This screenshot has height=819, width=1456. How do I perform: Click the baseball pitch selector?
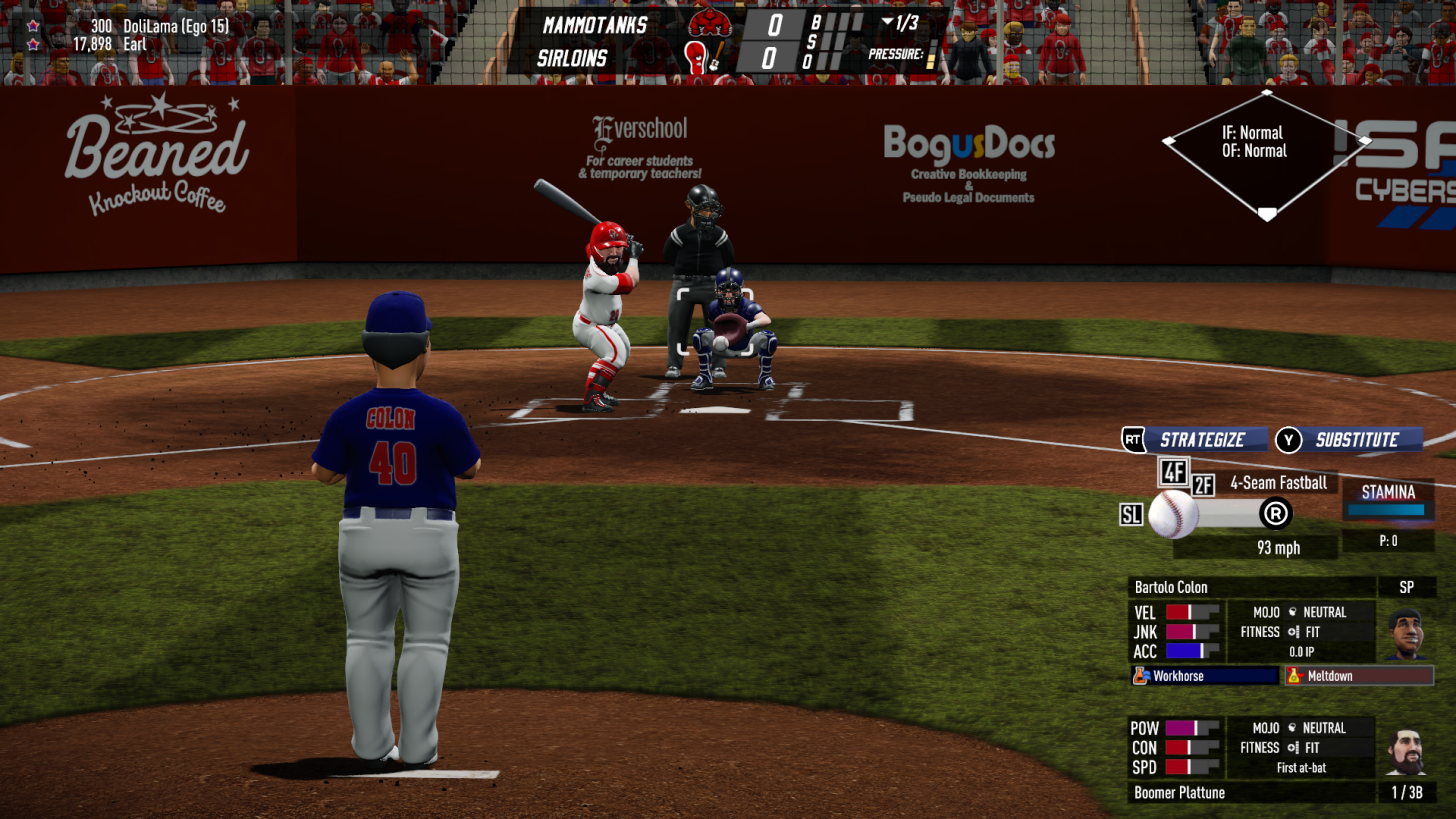tap(1173, 515)
